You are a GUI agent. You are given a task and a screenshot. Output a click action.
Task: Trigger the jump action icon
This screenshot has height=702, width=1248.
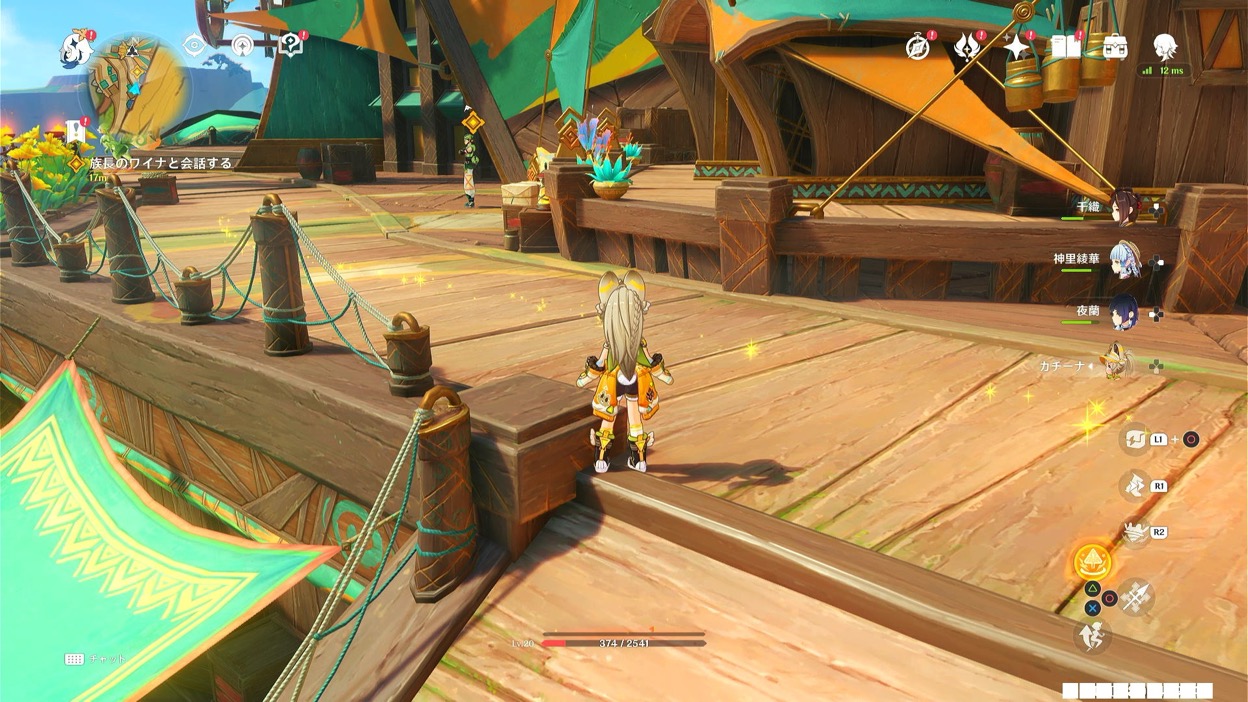1092,636
